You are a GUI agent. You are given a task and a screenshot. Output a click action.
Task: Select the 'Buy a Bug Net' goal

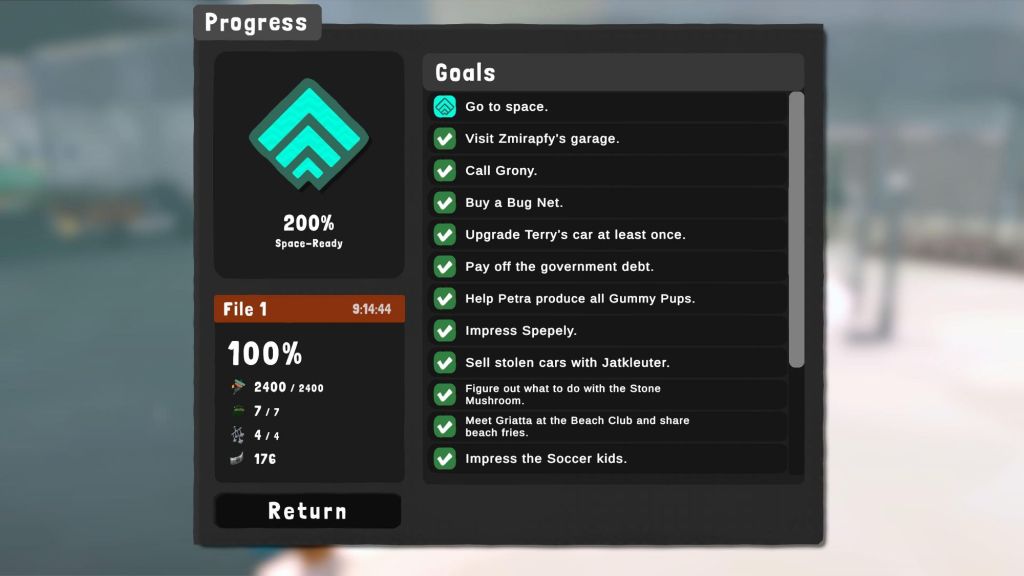point(608,203)
